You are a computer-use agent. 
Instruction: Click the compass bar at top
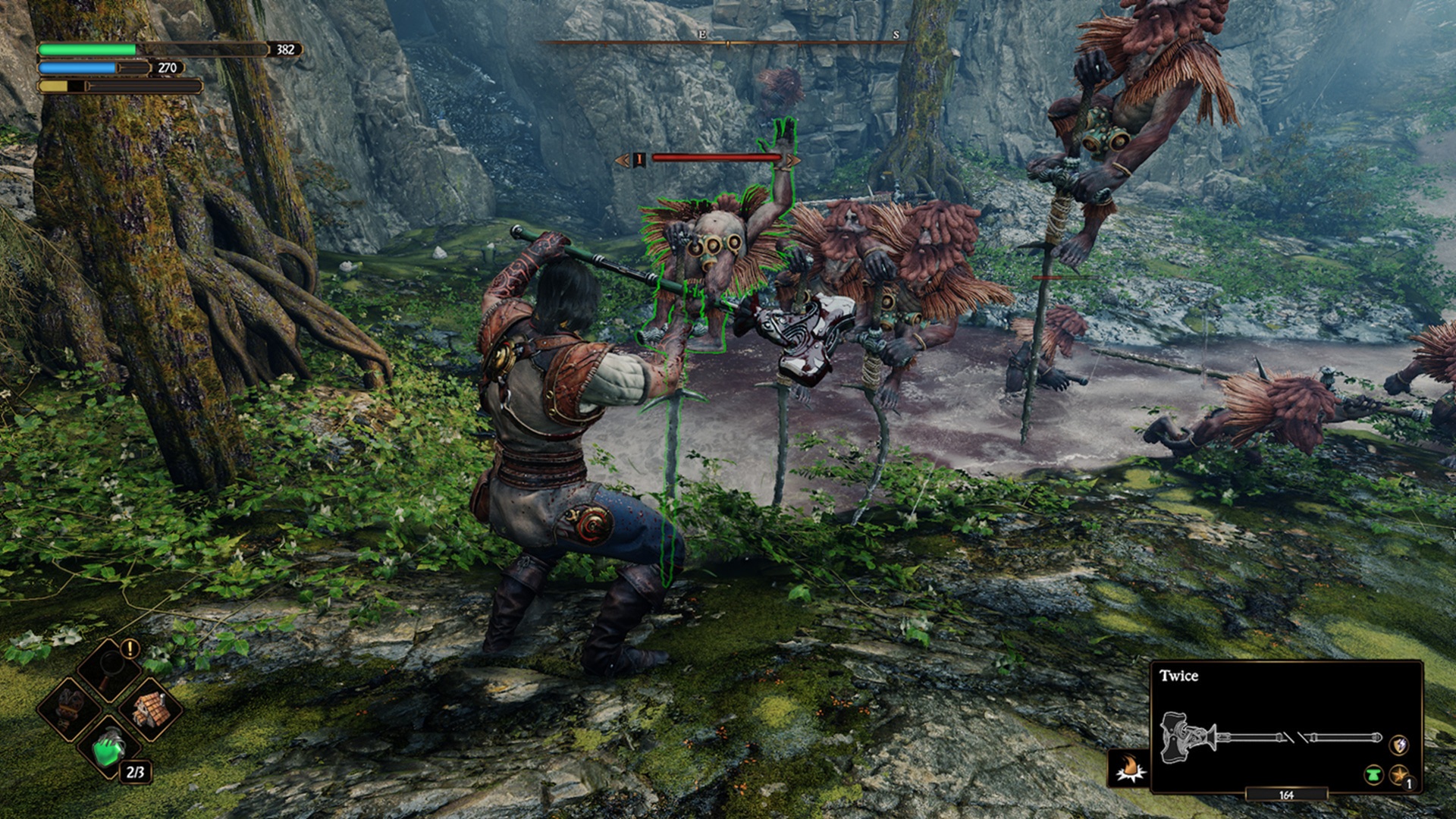pyautogui.click(x=726, y=42)
